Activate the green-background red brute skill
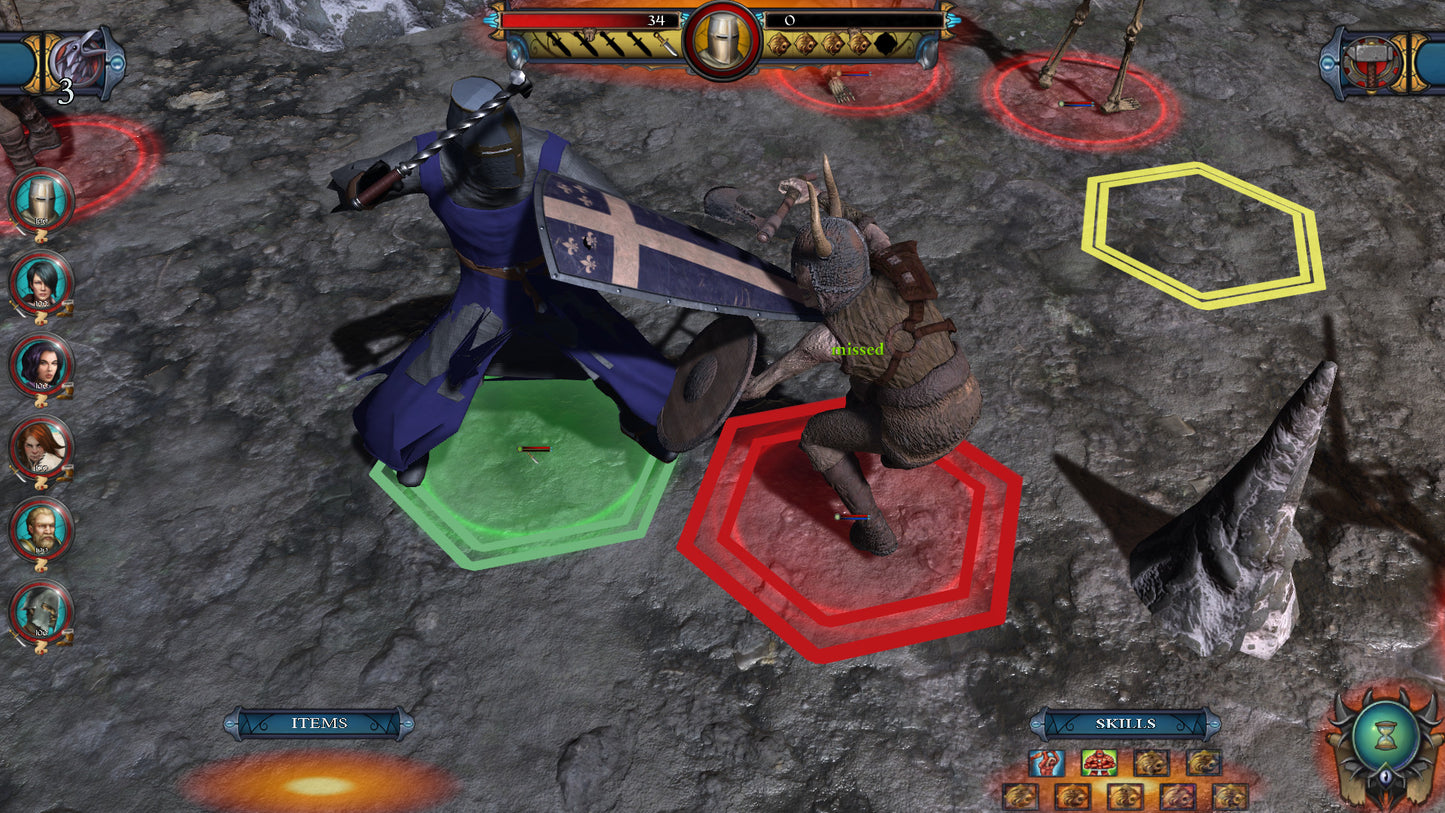This screenshot has height=813, width=1445. click(1099, 763)
